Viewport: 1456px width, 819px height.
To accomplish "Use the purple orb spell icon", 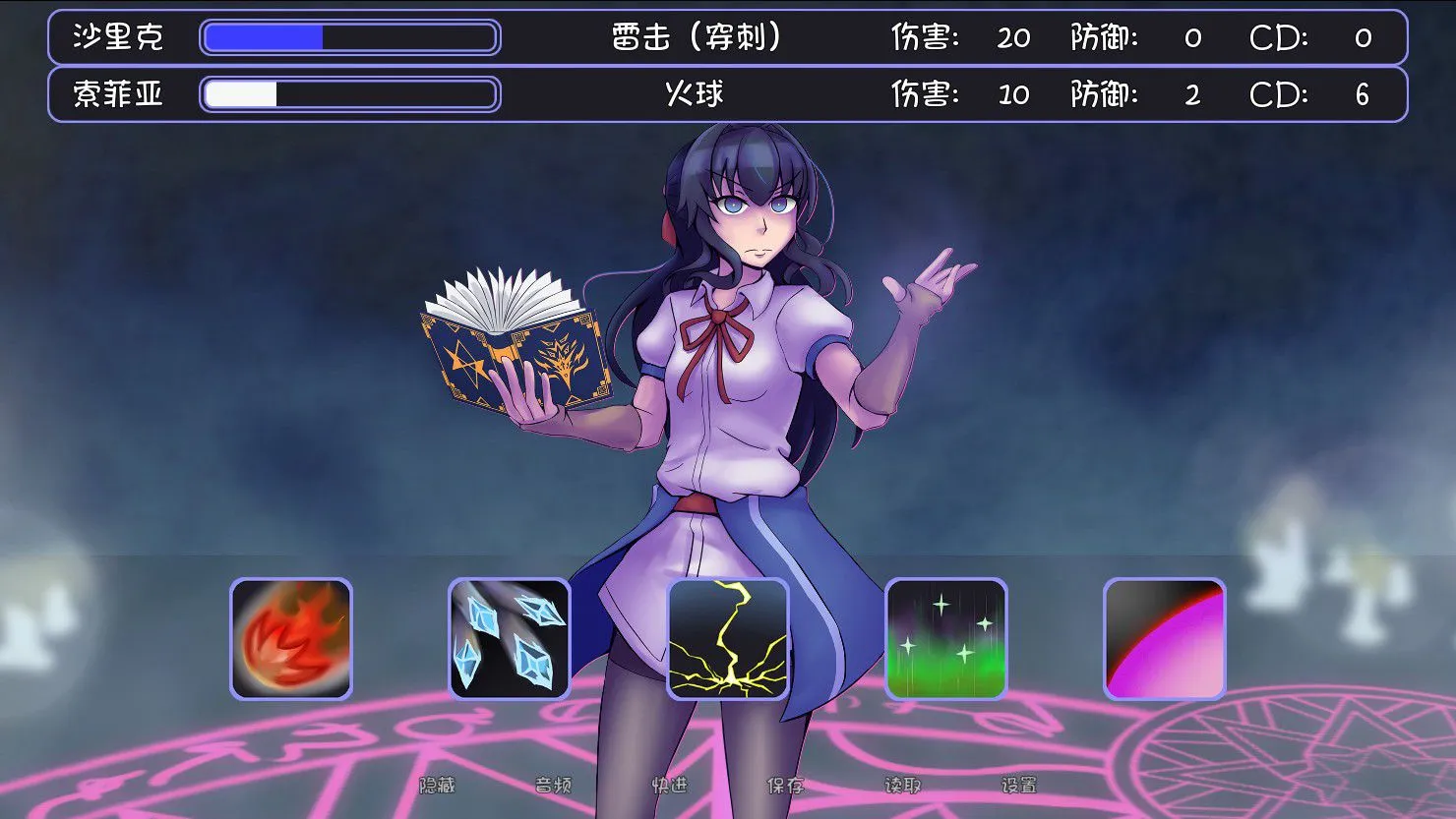I will (1165, 639).
